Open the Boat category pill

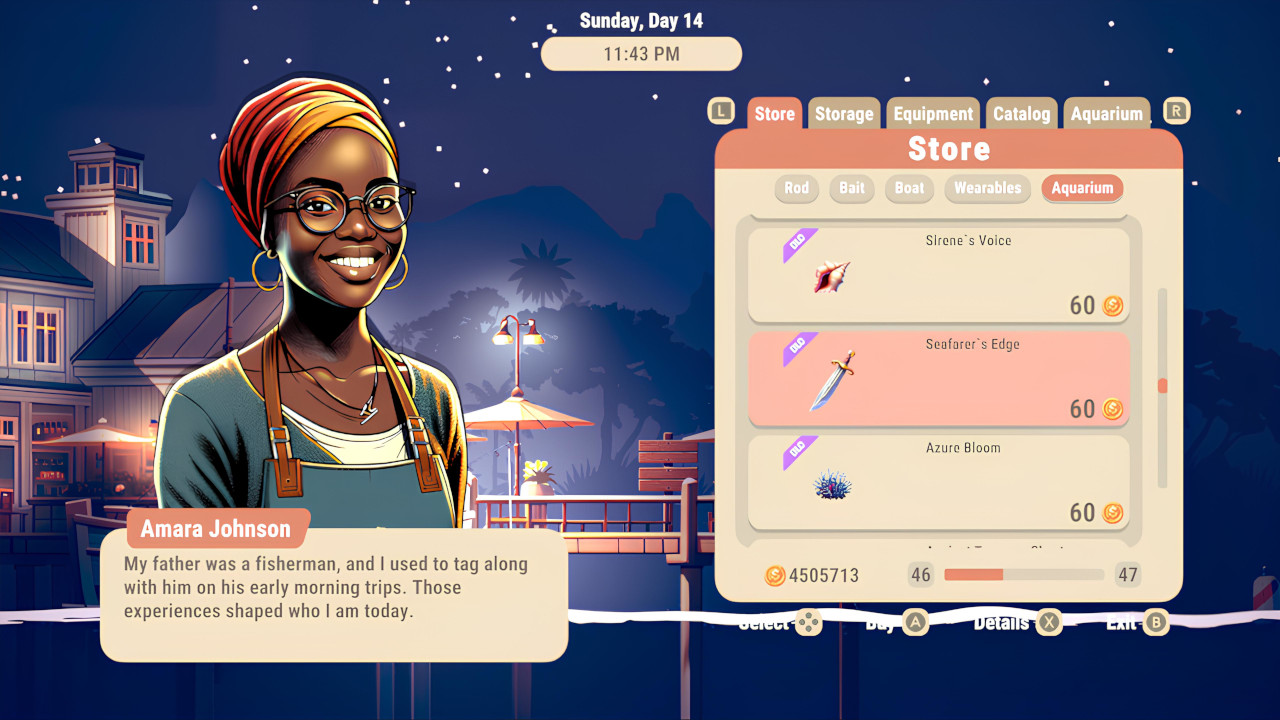point(908,188)
